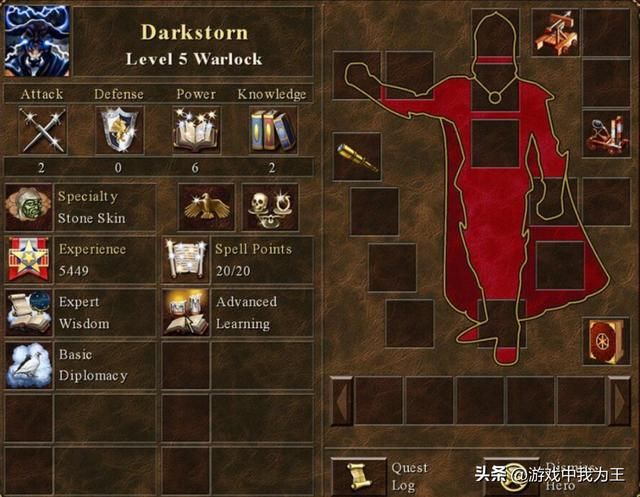Viewport: 640px width, 497px height.
Task: Click the Power spell book icon
Action: tap(196, 130)
